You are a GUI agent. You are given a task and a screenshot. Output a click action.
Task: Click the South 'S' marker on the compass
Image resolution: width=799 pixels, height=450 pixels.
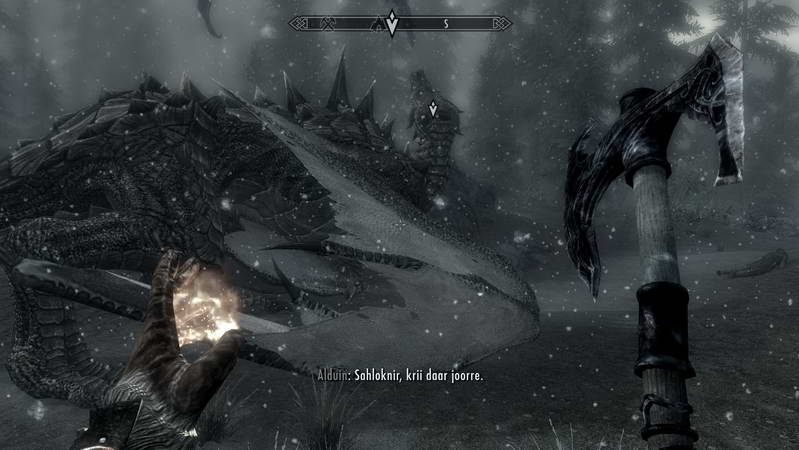pos(445,23)
